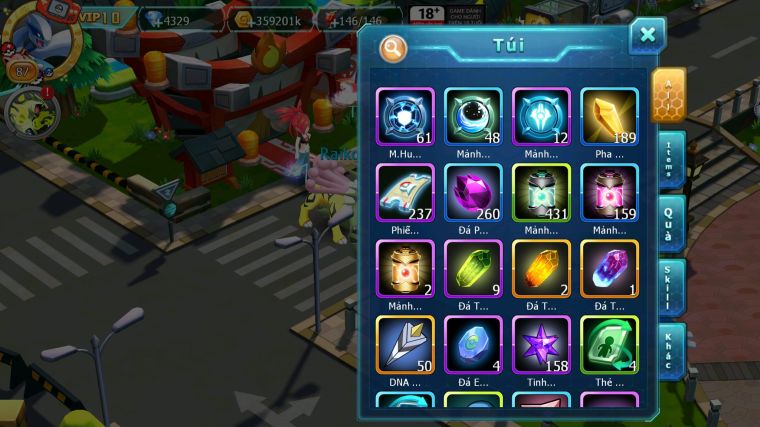Pick the blue Đá E stone slot
This screenshot has width=760, height=427.
tap(473, 345)
